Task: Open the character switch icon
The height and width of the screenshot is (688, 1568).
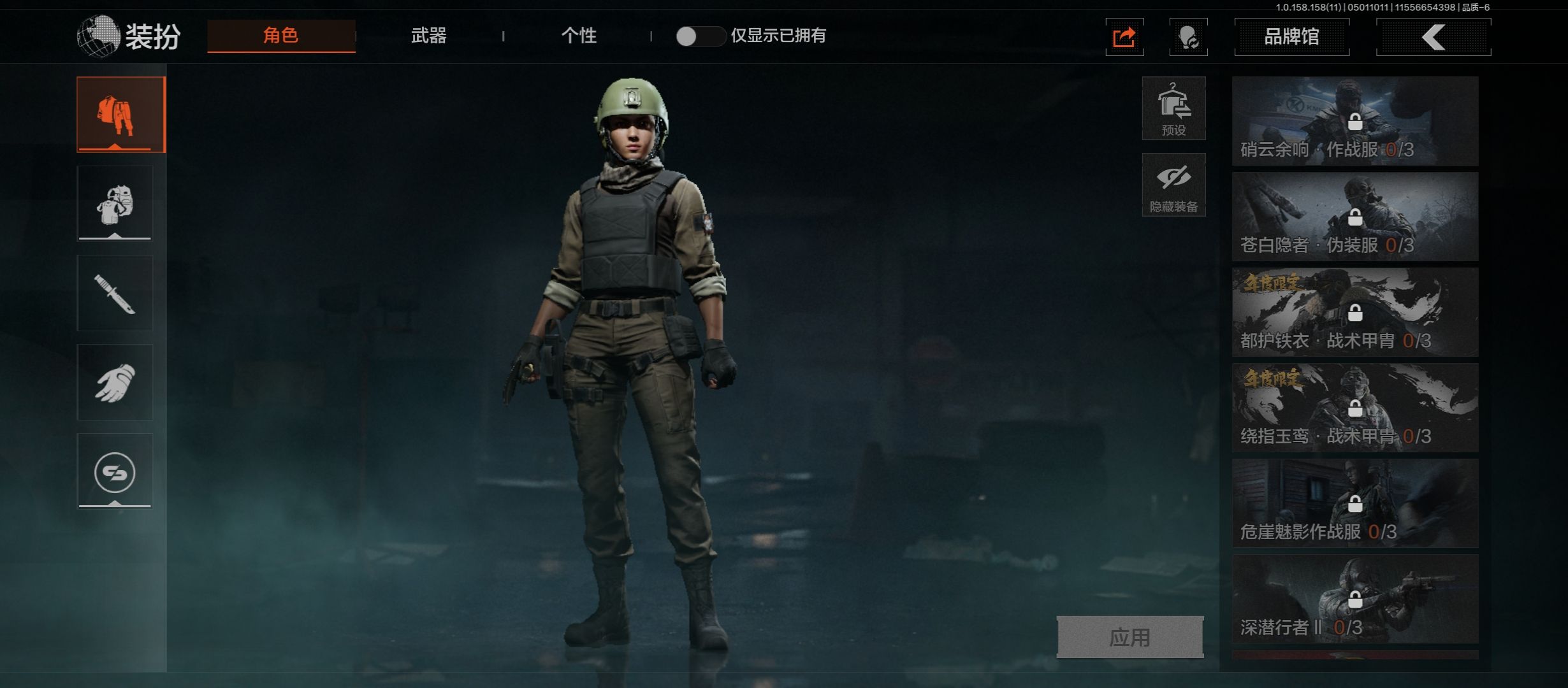Action: [1188, 38]
